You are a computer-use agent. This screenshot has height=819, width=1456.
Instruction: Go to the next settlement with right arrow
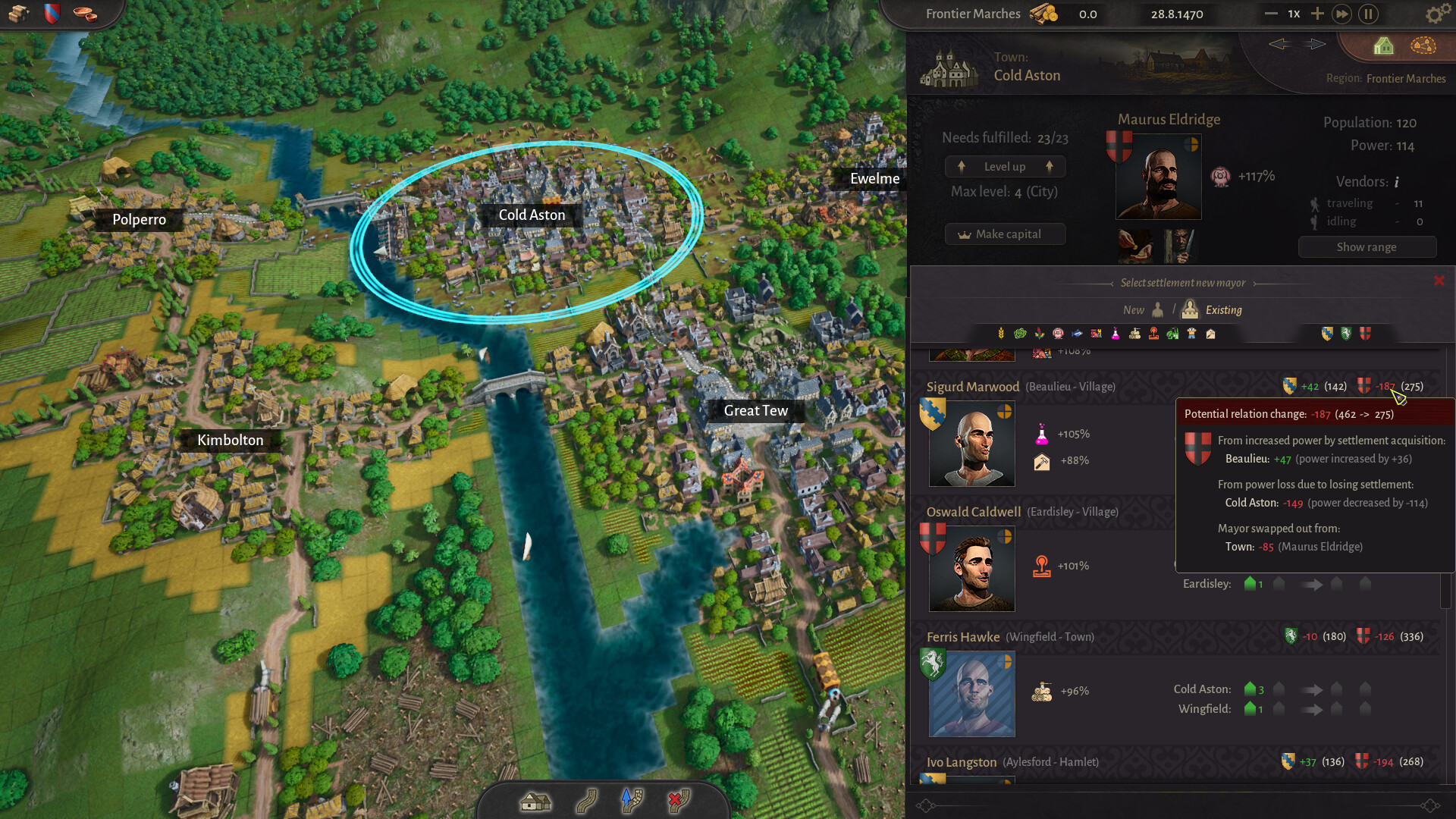click(1315, 44)
